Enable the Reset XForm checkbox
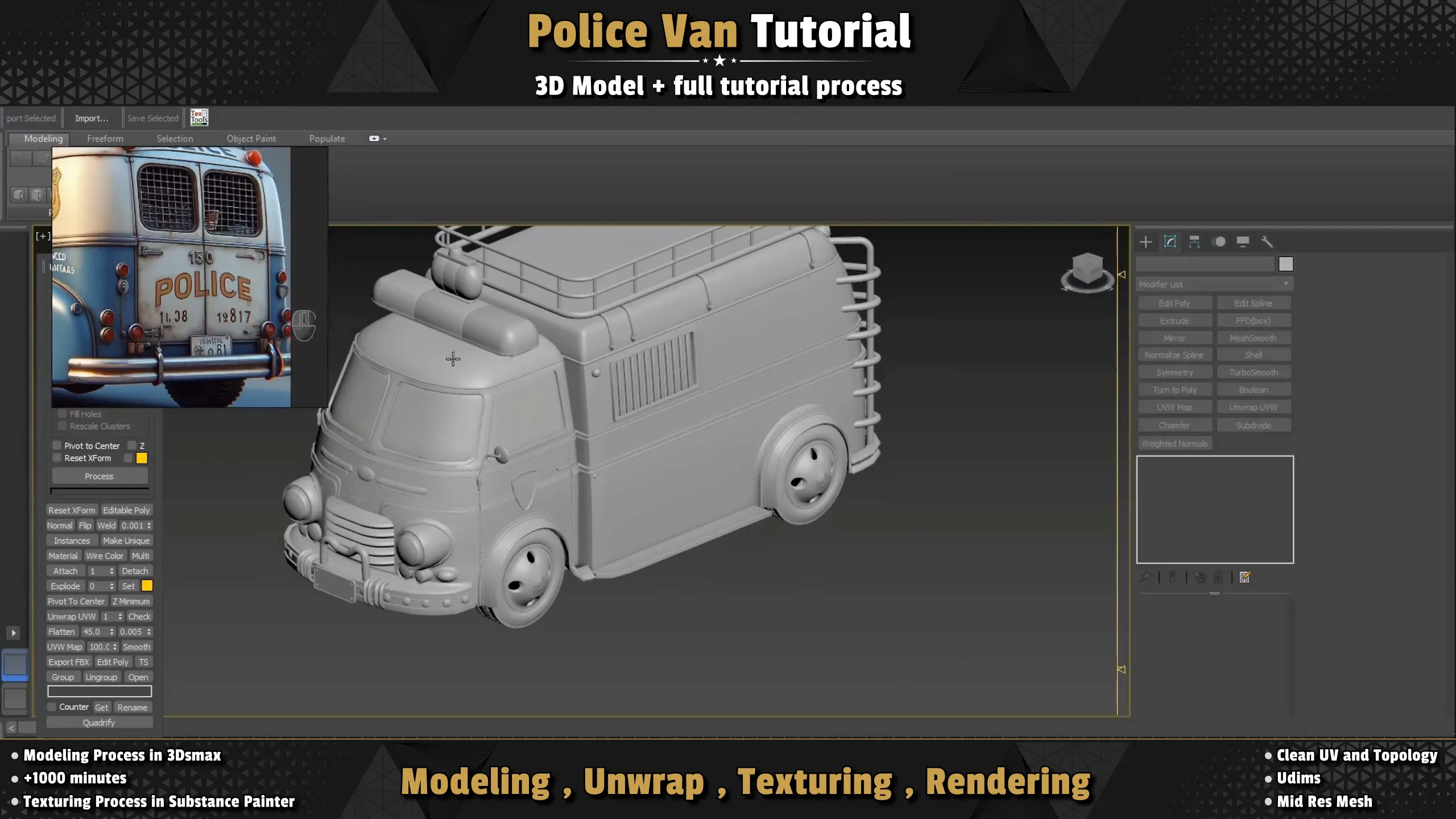The image size is (1456, 819). pos(57,457)
